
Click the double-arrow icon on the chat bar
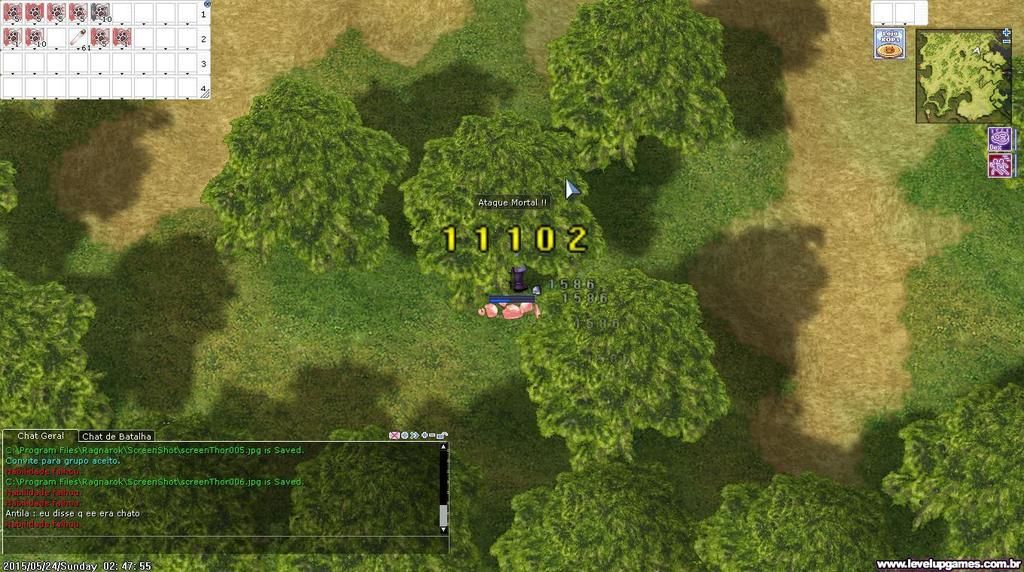point(414,436)
